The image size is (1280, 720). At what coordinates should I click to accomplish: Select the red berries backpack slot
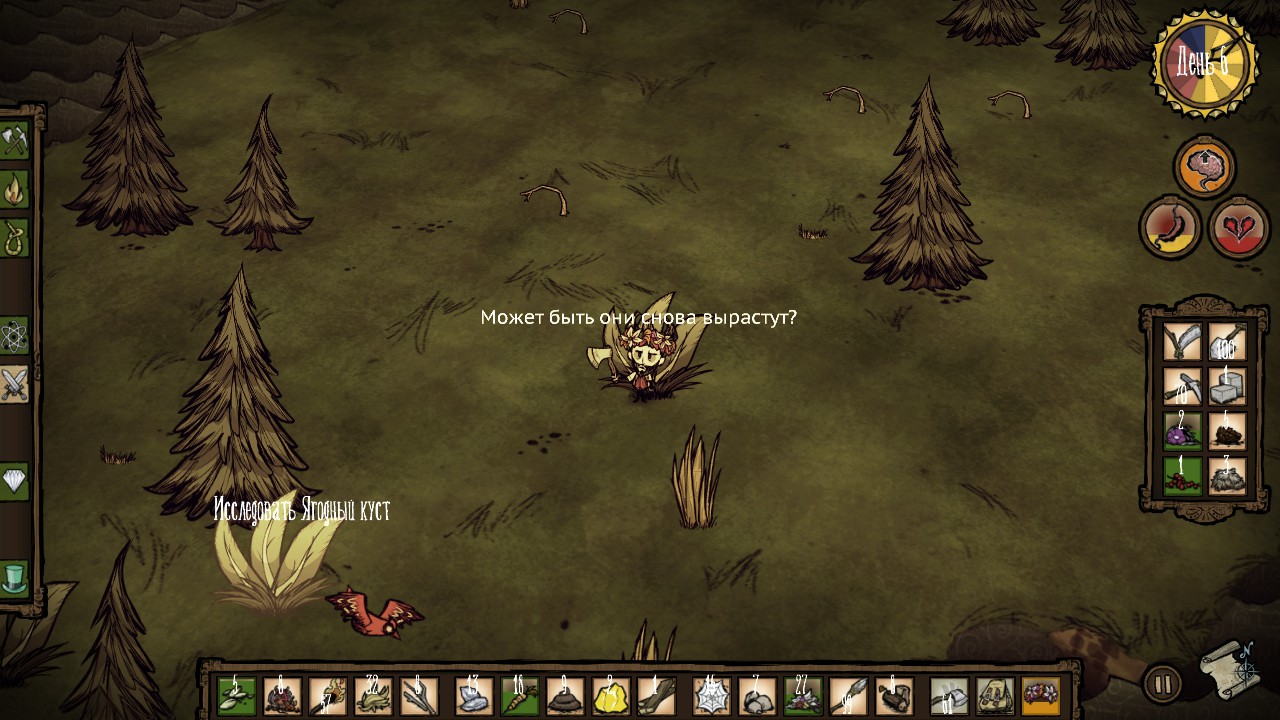pyautogui.click(x=1182, y=475)
